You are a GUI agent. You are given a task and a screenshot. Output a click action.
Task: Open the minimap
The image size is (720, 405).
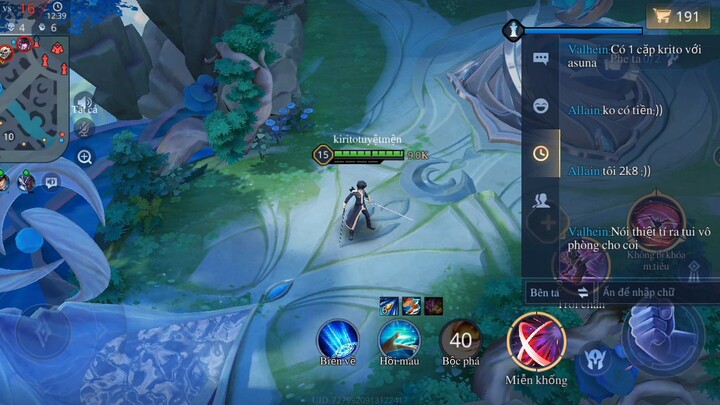(33, 88)
